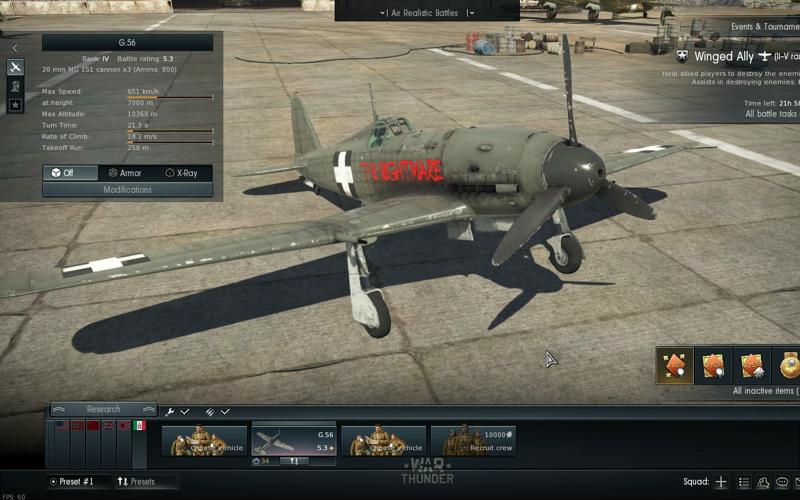This screenshot has width=800, height=500.
Task: Open the chat speech bubble icon
Action: click(782, 482)
